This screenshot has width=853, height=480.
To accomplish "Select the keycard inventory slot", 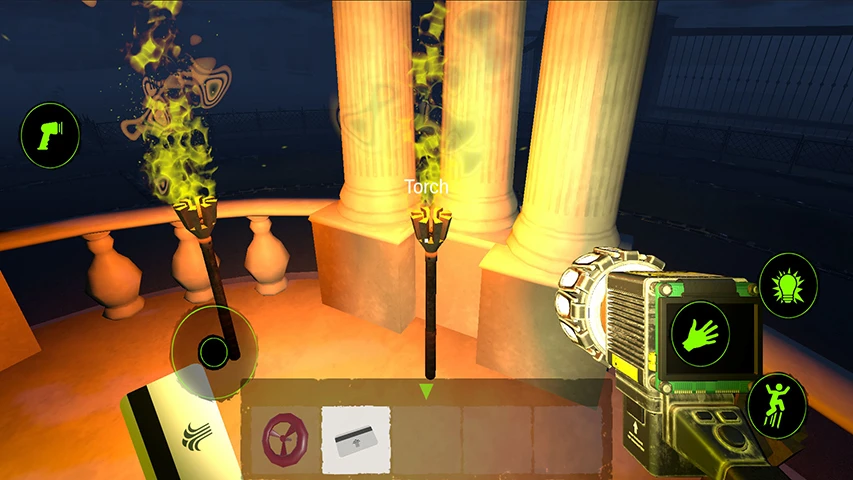I will tap(355, 439).
